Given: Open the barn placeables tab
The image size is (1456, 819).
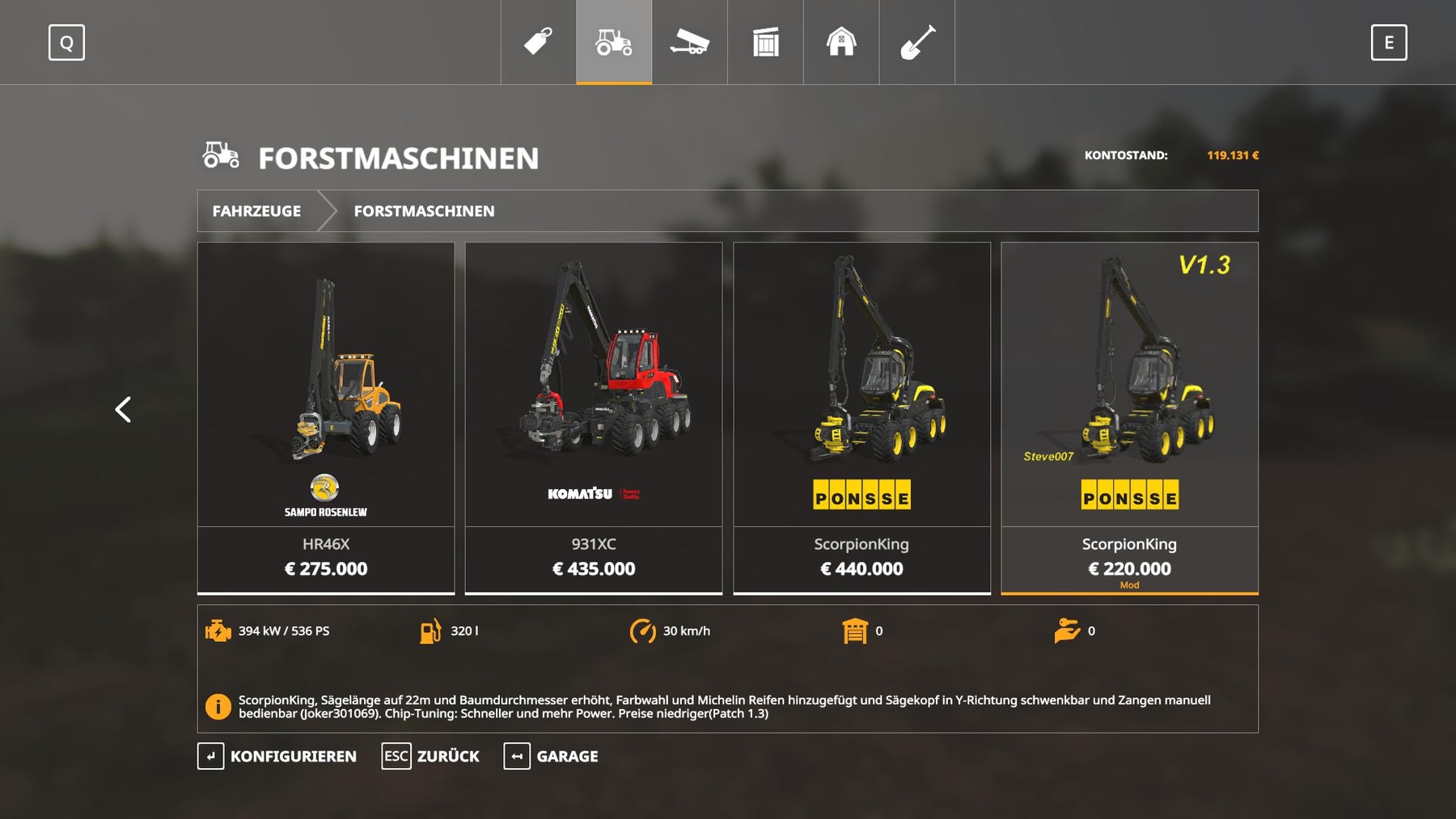Looking at the screenshot, I should point(841,42).
